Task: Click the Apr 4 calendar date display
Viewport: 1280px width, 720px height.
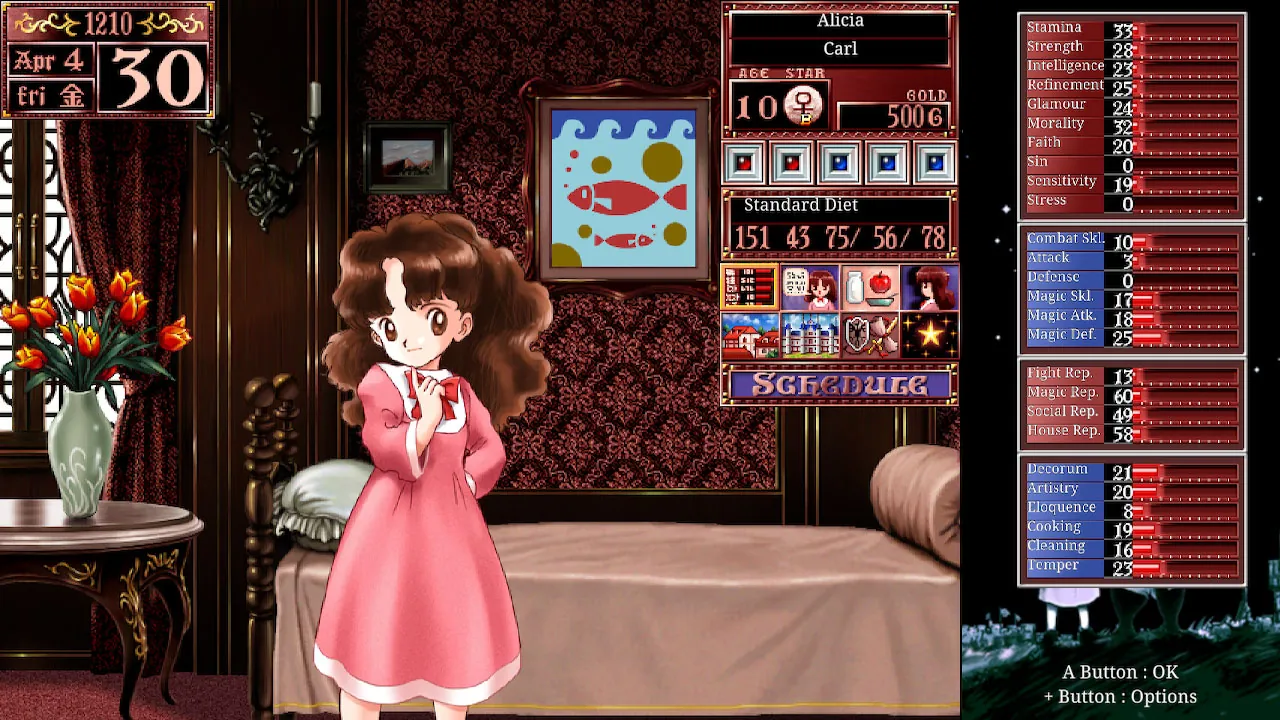Action: pos(49,60)
